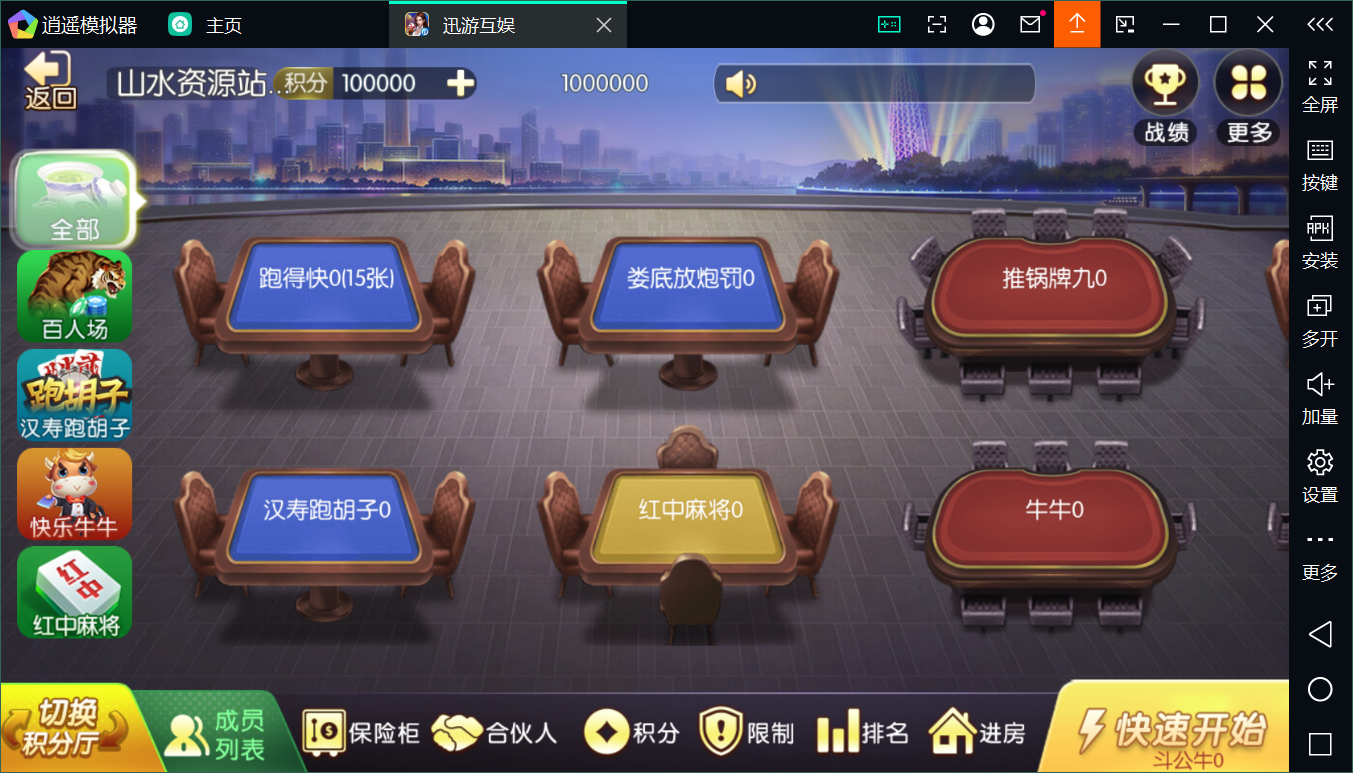Screen dimensions: 1353x773
Task: Mute the announcement speaker icon
Action: [739, 83]
